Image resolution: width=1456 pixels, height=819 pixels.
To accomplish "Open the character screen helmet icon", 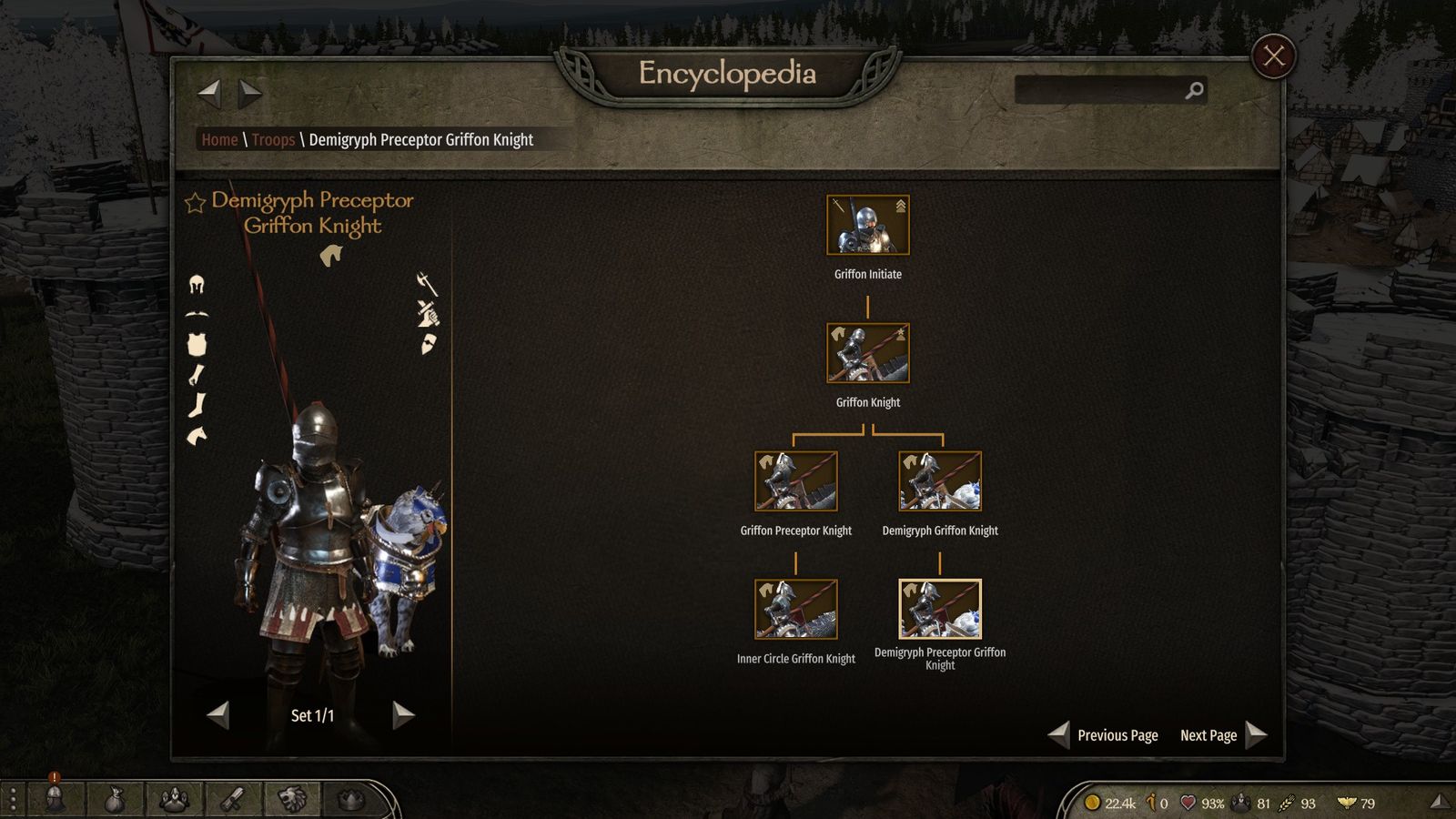I will [55, 800].
